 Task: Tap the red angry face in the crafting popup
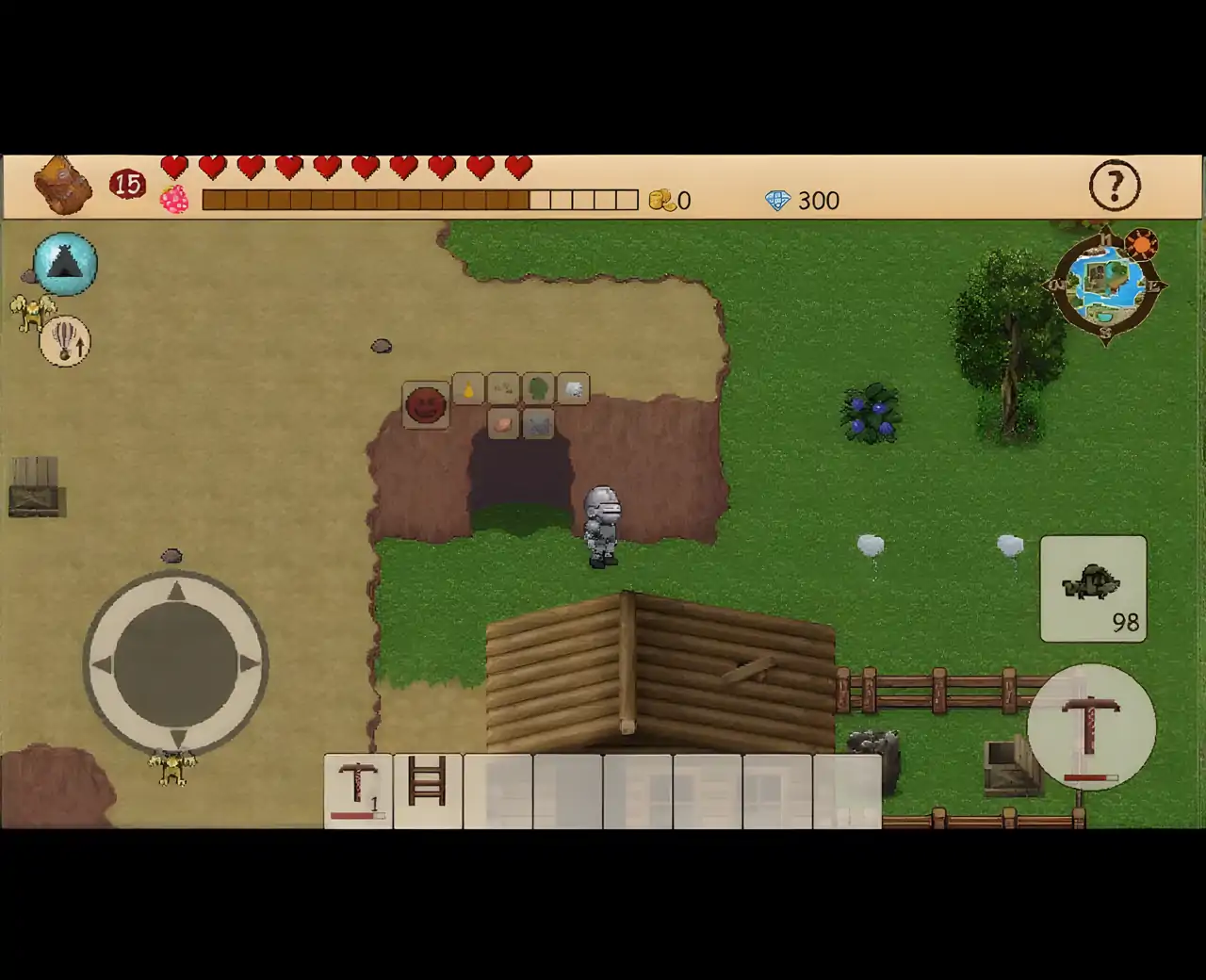(426, 405)
